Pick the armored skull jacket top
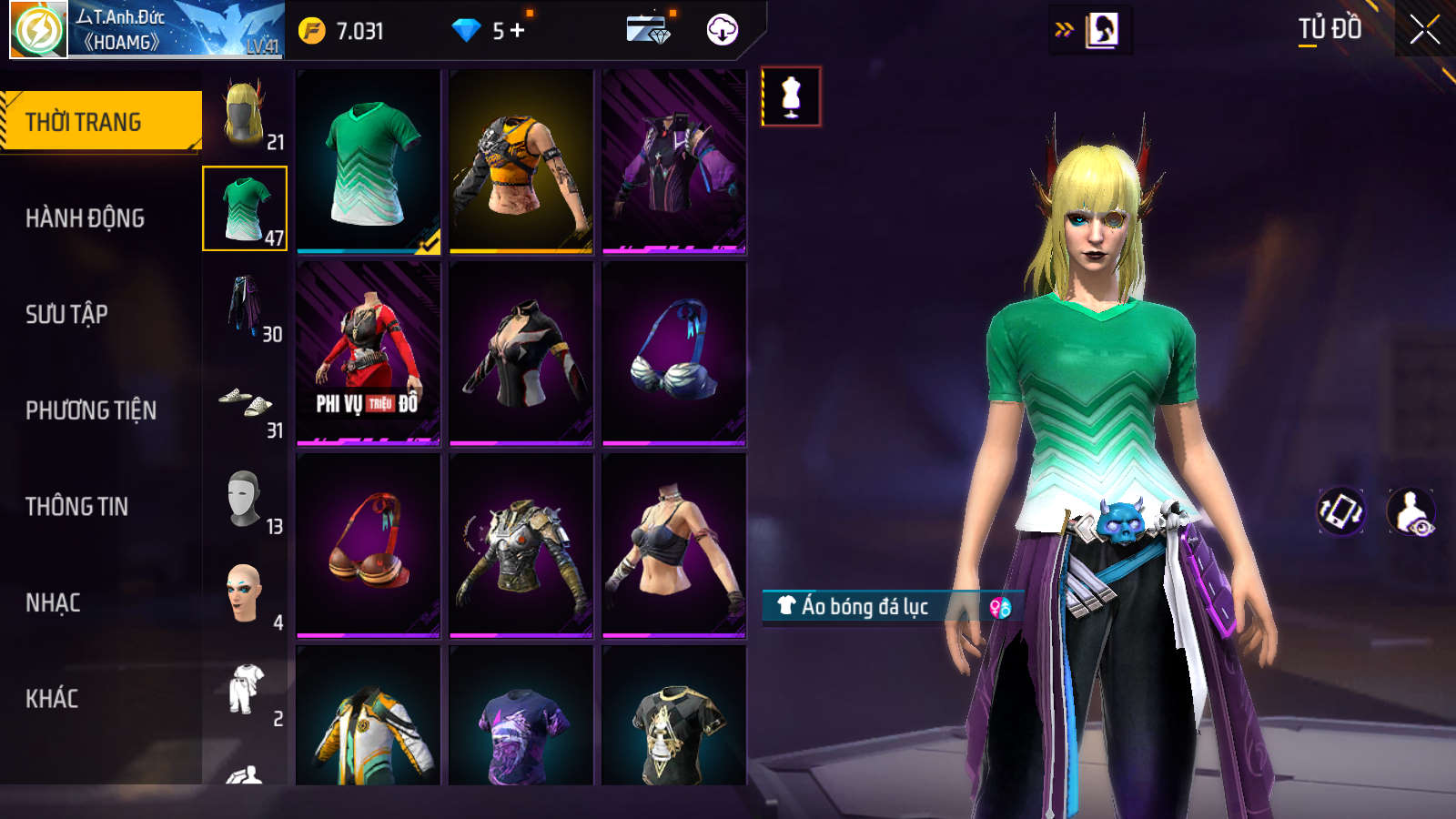The width and height of the screenshot is (1456, 819). 521,545
